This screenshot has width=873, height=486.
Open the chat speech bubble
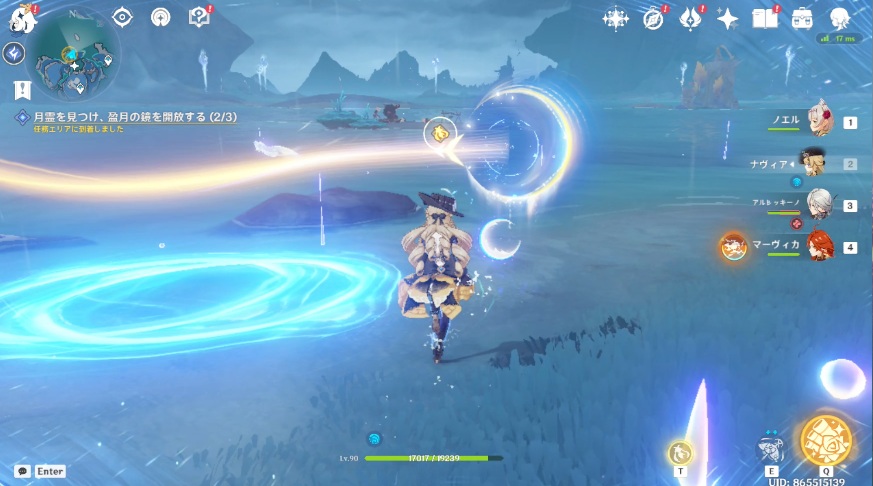[22, 470]
